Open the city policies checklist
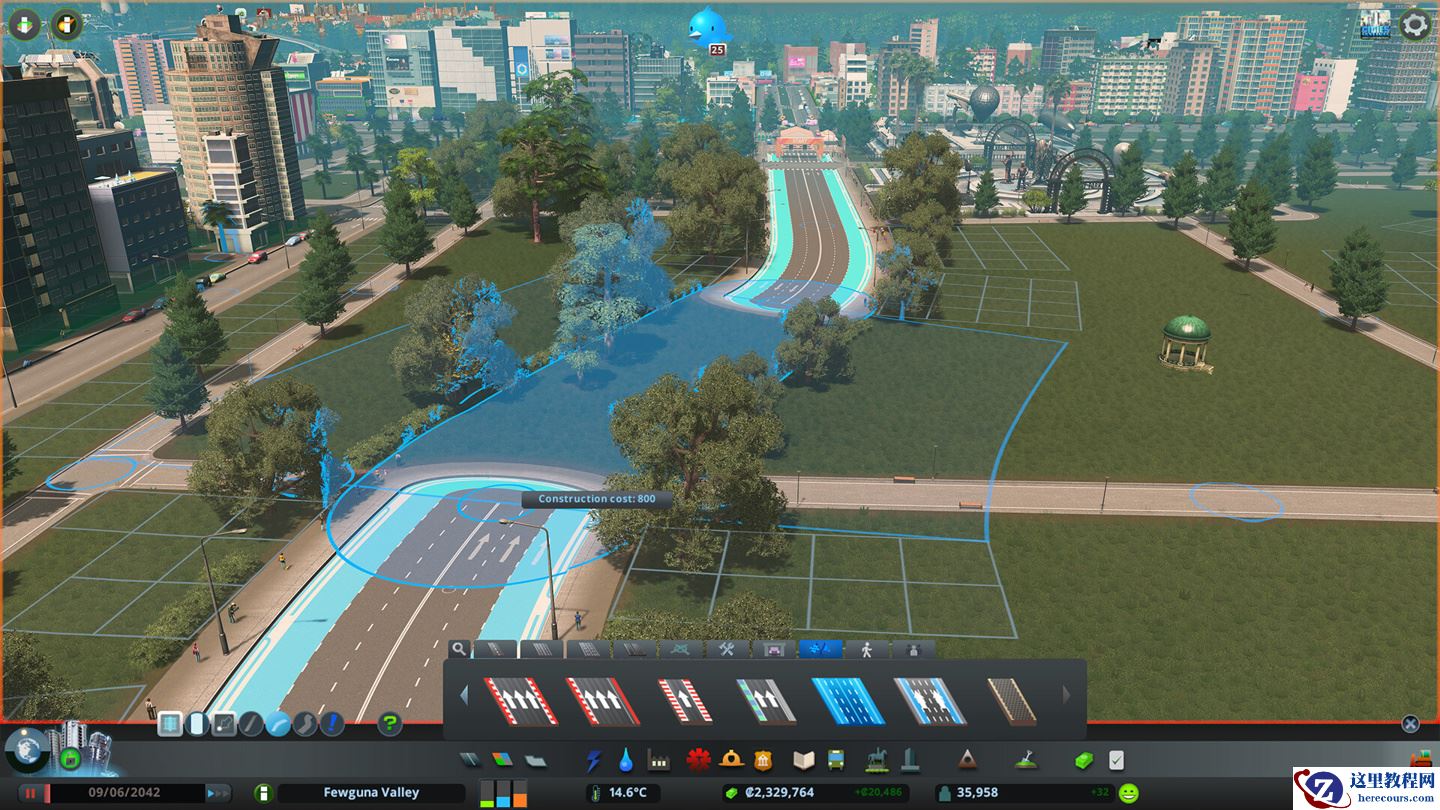Screen dimensions: 1440x810 [x=1116, y=761]
